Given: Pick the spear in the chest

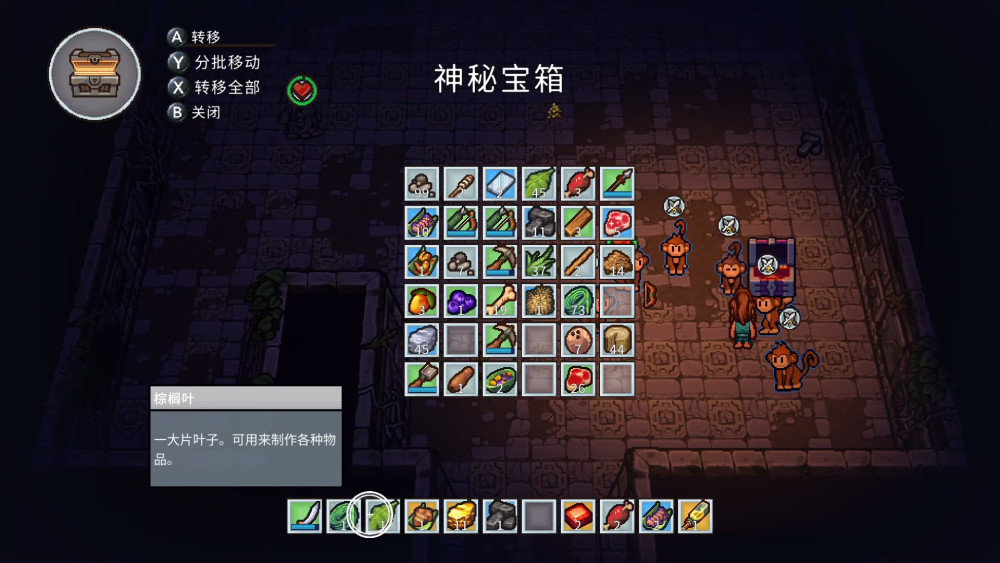Looking at the screenshot, I should (617, 183).
